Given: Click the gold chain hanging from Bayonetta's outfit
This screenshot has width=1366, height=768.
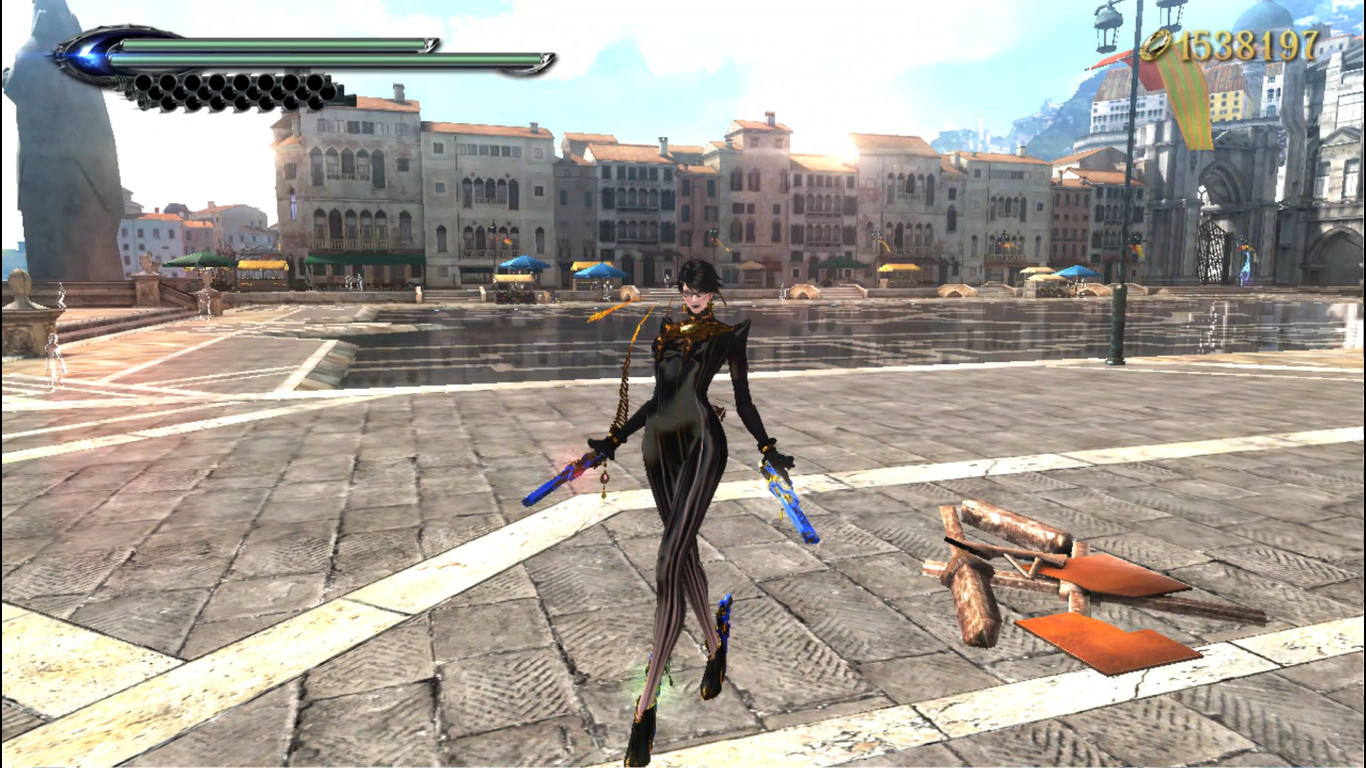Looking at the screenshot, I should [x=622, y=390].
